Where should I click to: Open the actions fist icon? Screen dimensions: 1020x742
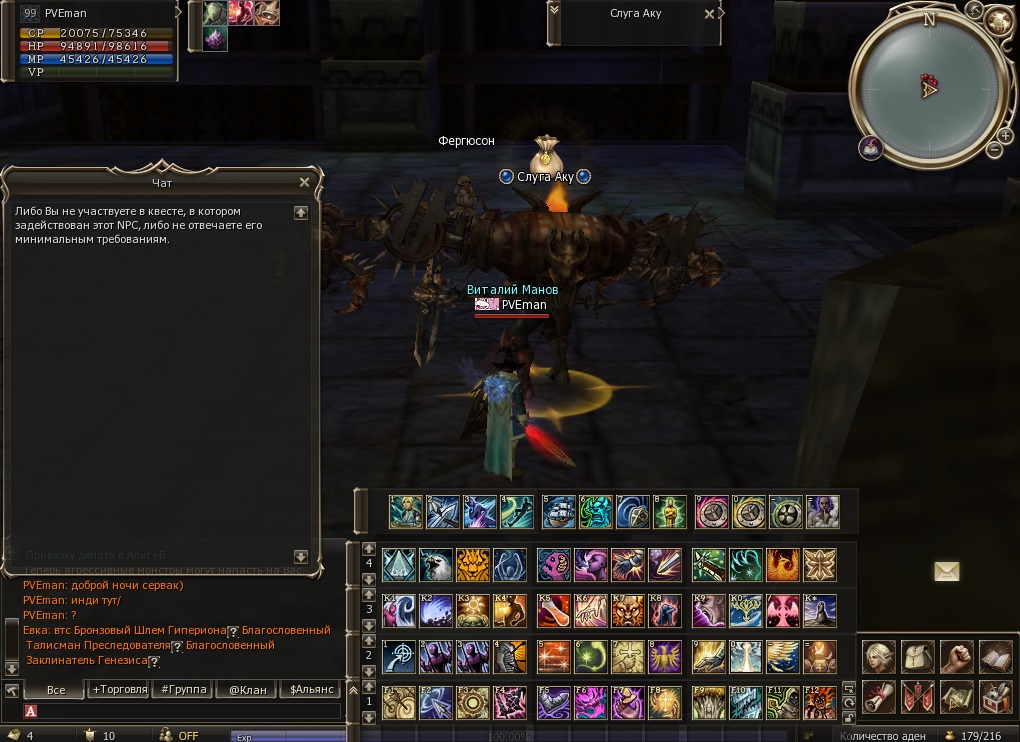click(x=957, y=657)
